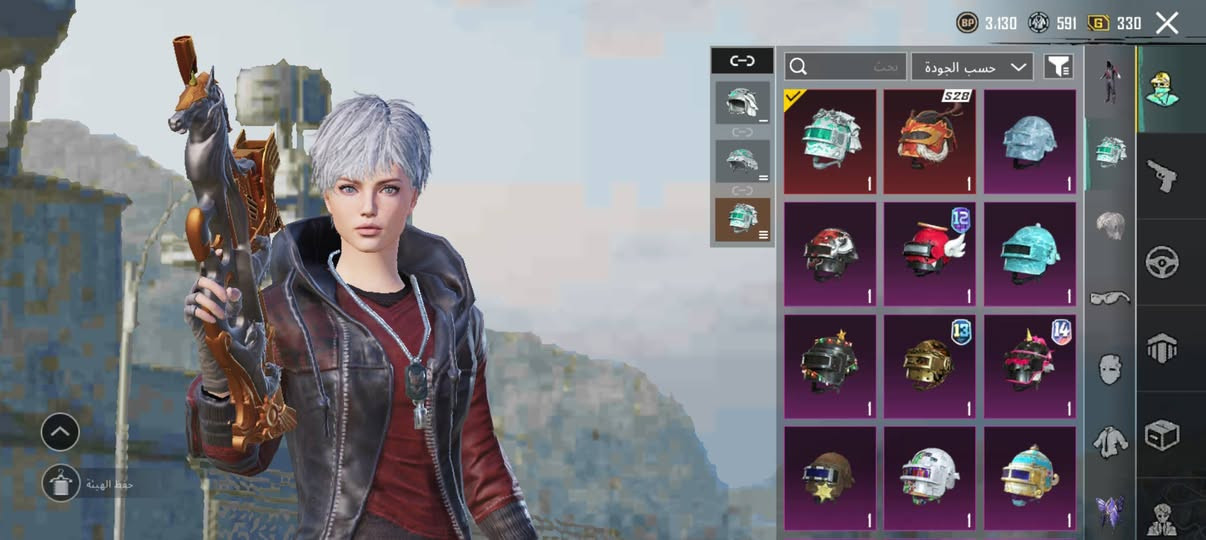Select the Christmas star-topped dark helmet

pyautogui.click(x=830, y=366)
